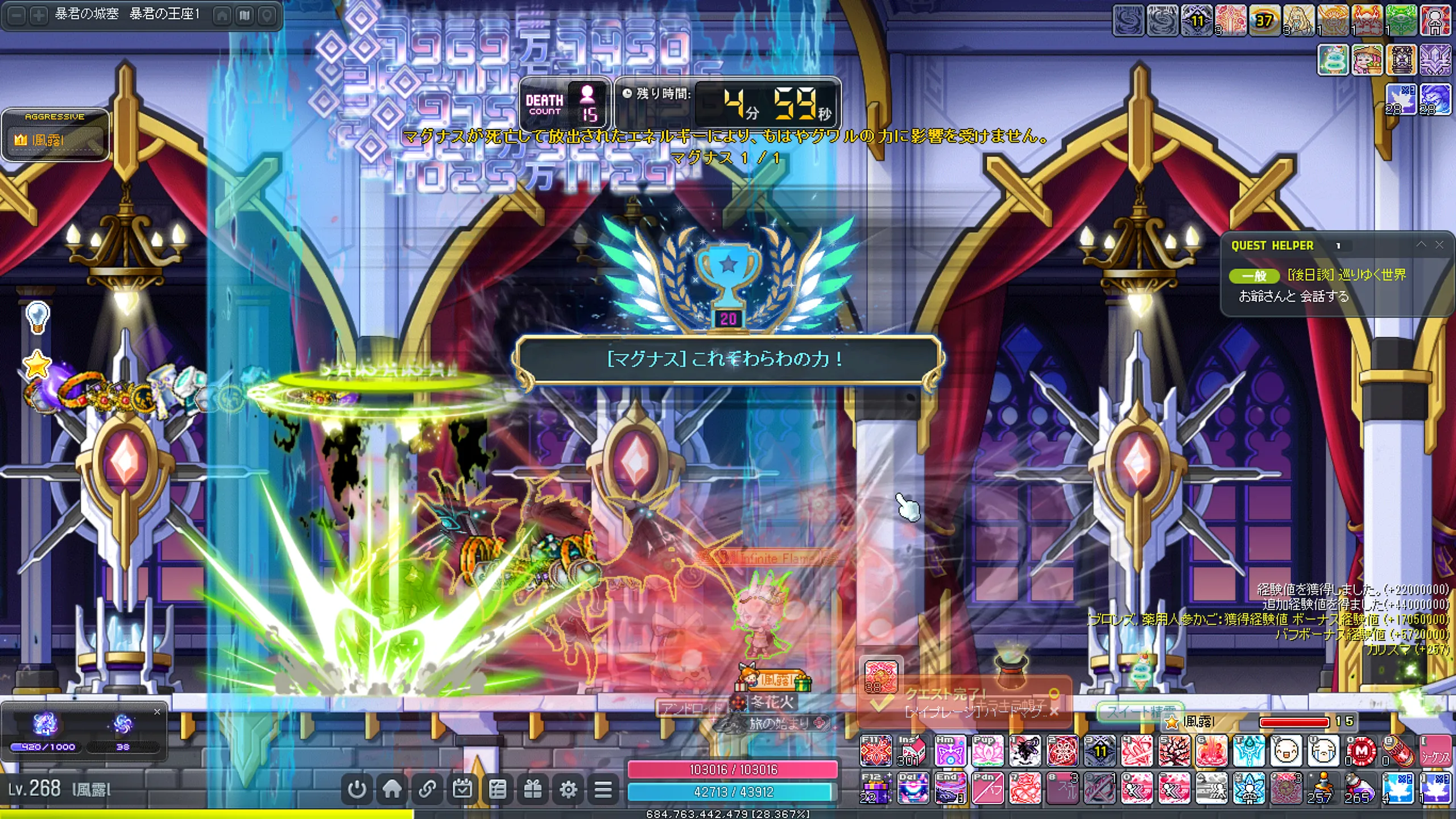Open the checklist menu button

point(498,789)
